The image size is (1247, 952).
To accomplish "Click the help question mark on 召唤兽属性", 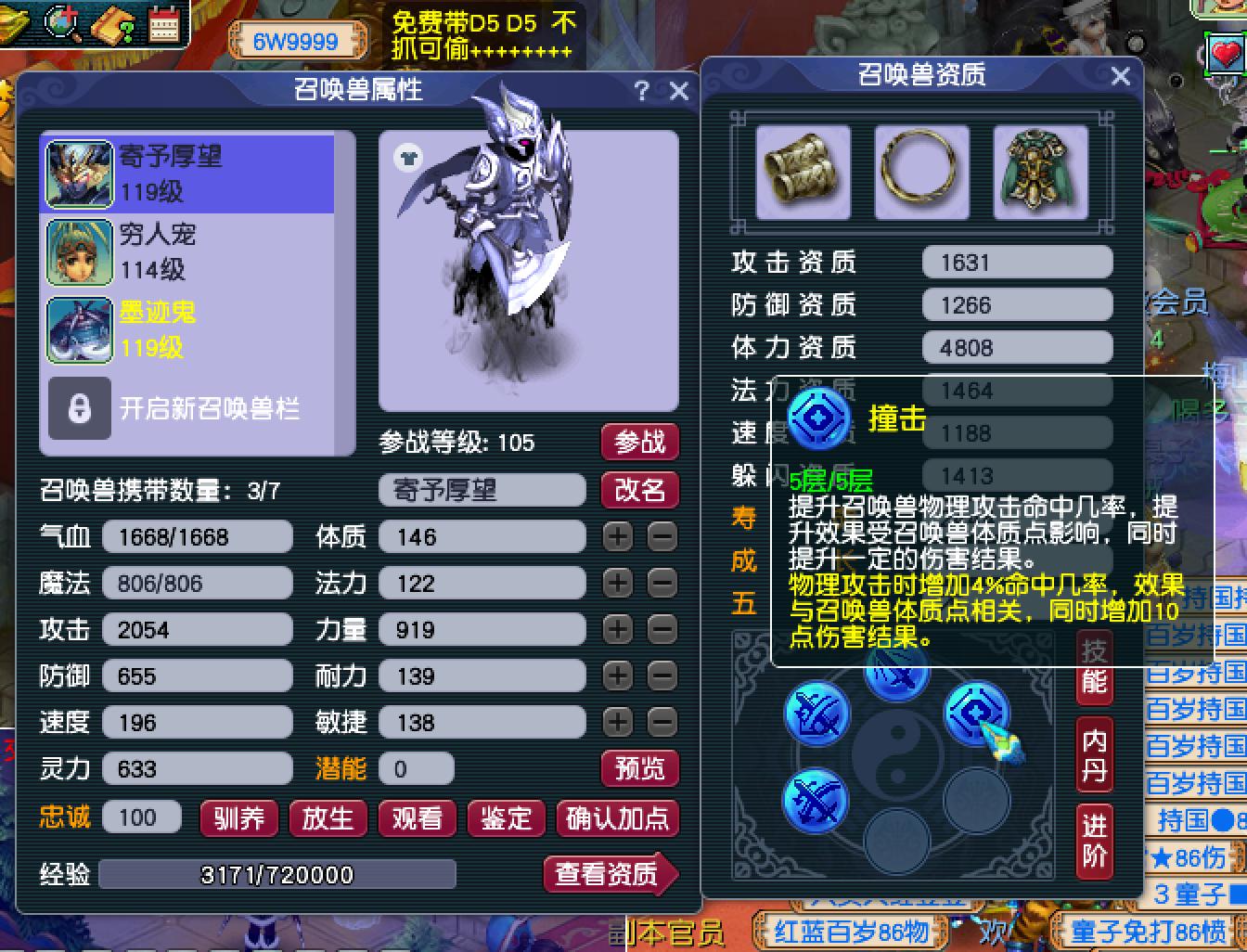I will point(639,91).
